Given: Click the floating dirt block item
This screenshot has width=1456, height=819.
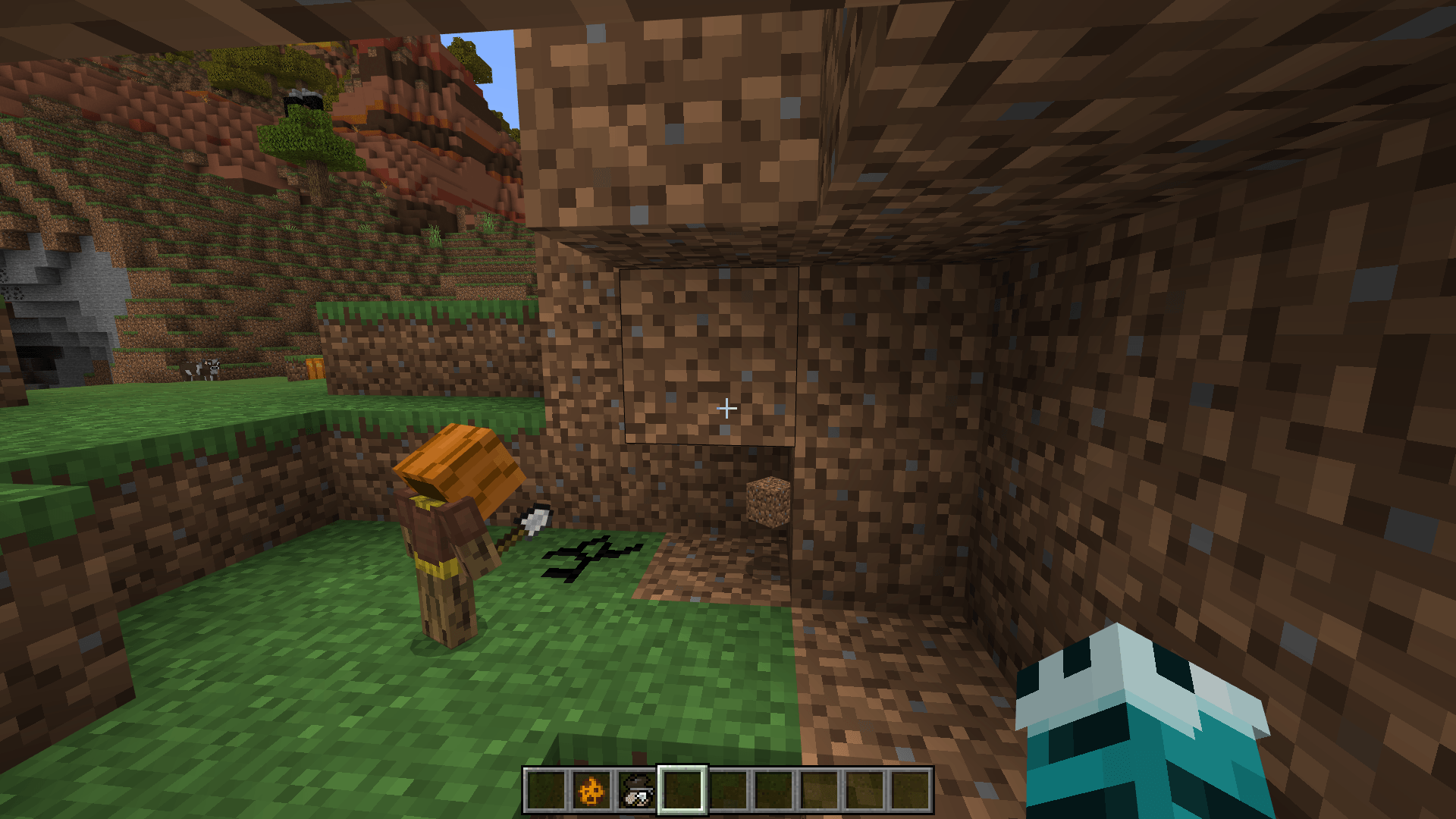Looking at the screenshot, I should pyautogui.click(x=767, y=500).
